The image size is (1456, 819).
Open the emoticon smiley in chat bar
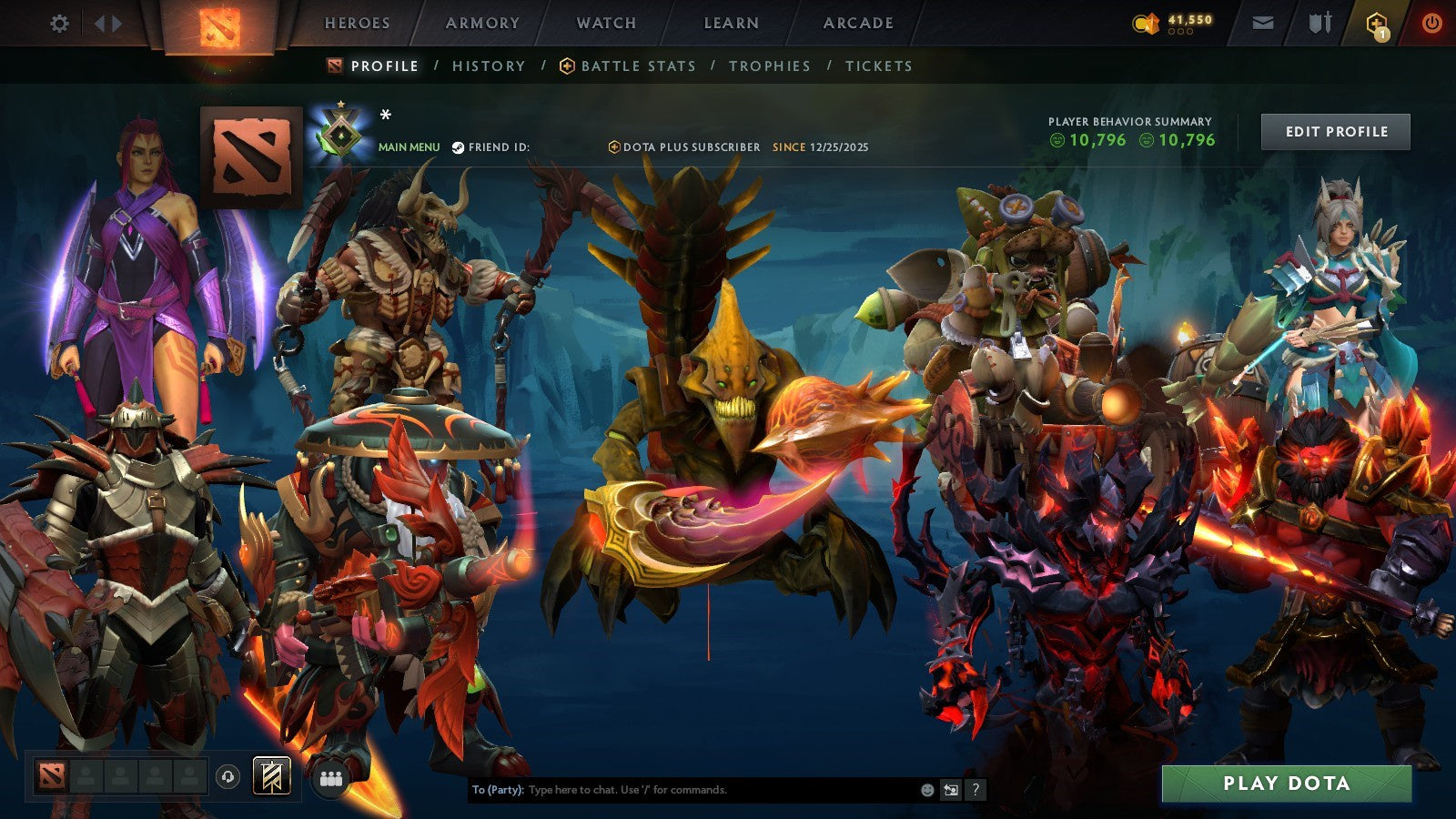926,791
